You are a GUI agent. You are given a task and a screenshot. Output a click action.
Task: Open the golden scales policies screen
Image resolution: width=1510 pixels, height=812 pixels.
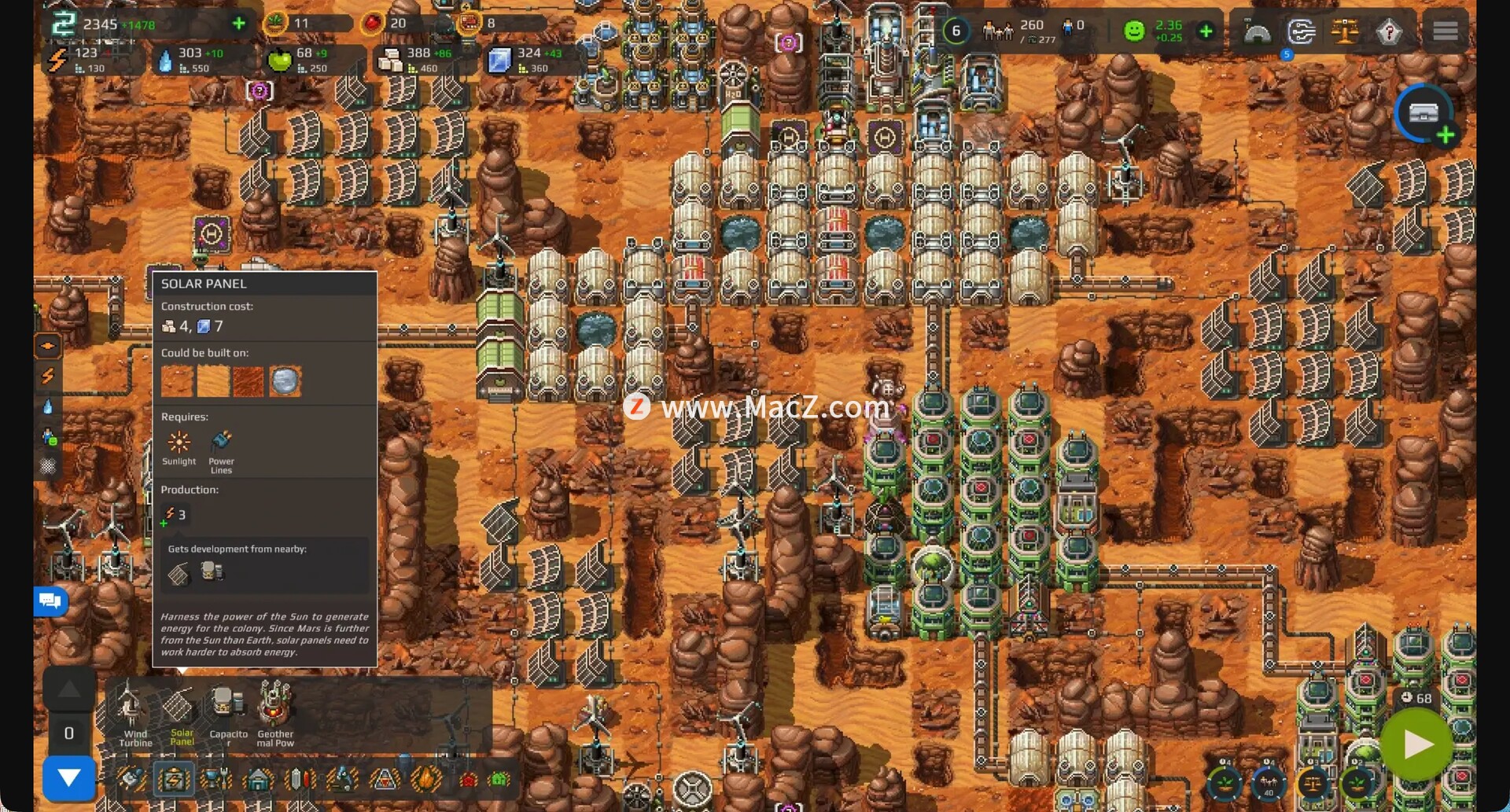tap(1345, 31)
